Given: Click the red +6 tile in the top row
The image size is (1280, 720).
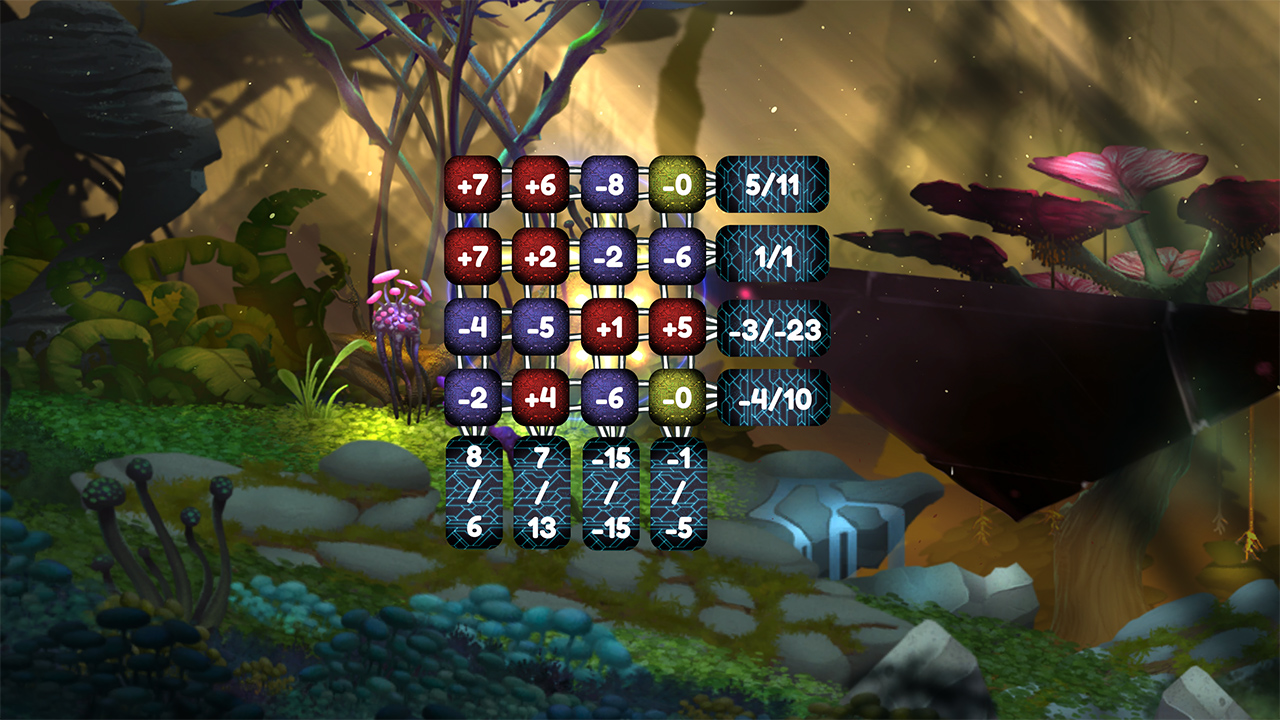Looking at the screenshot, I should pyautogui.click(x=541, y=183).
